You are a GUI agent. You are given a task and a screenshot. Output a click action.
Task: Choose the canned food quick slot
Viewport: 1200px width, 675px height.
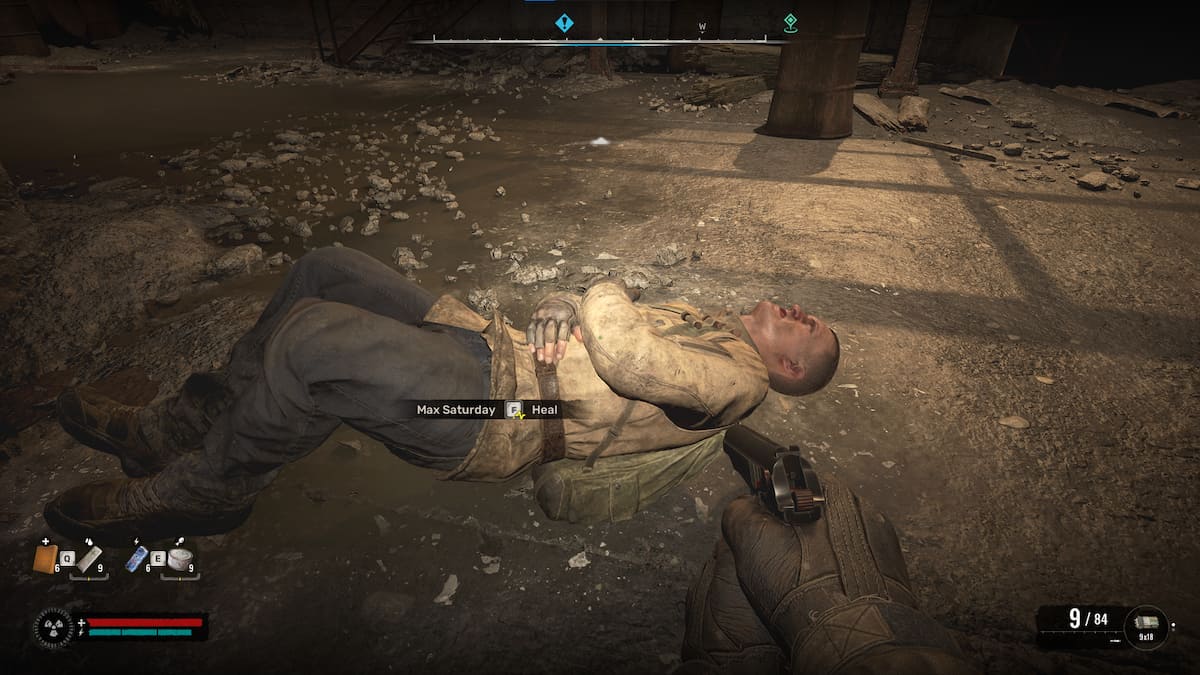click(x=179, y=559)
